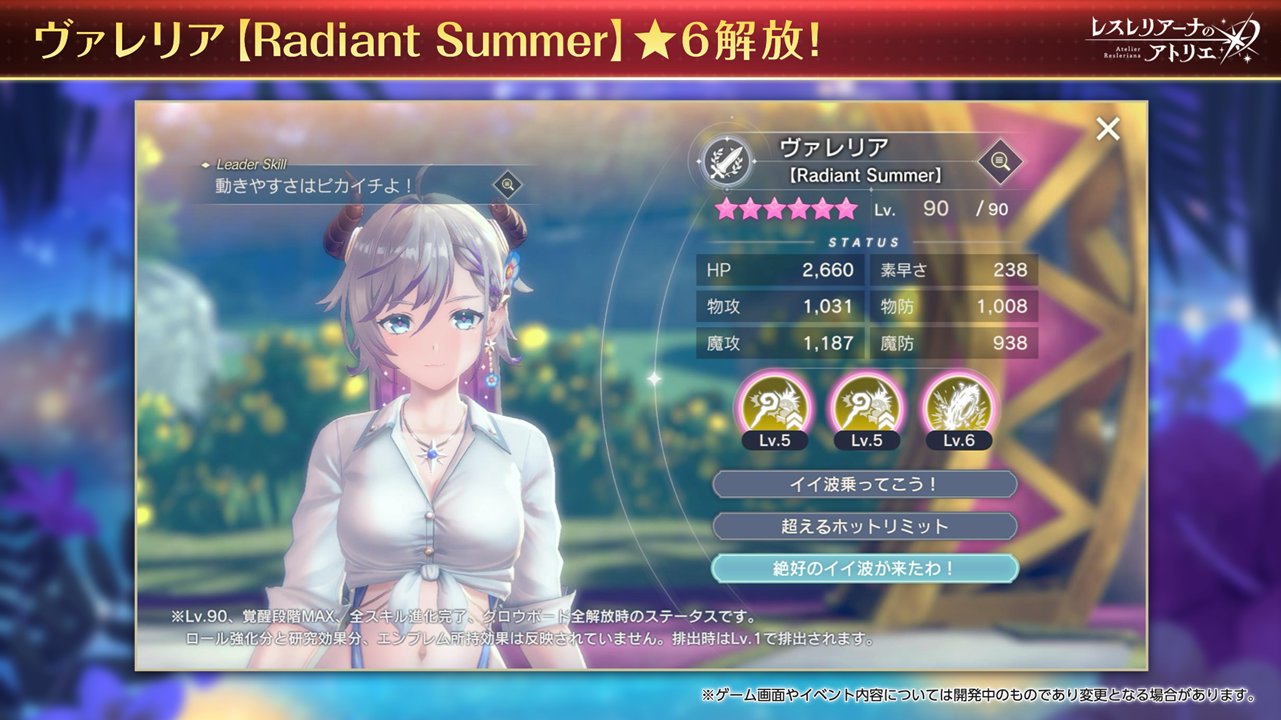This screenshot has width=1281, height=720.
Task: Choose the 超えるホットリミット skill button
Action: [x=864, y=526]
